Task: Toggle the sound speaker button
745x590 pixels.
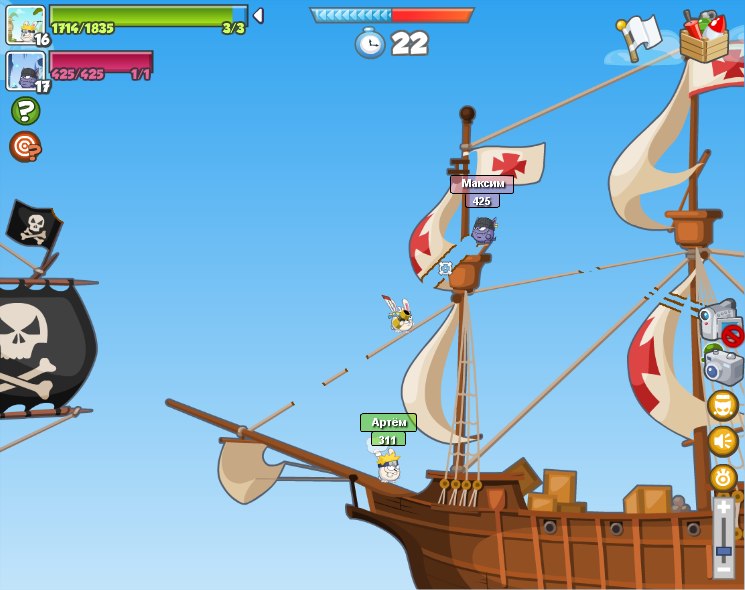Action: pyautogui.click(x=722, y=441)
